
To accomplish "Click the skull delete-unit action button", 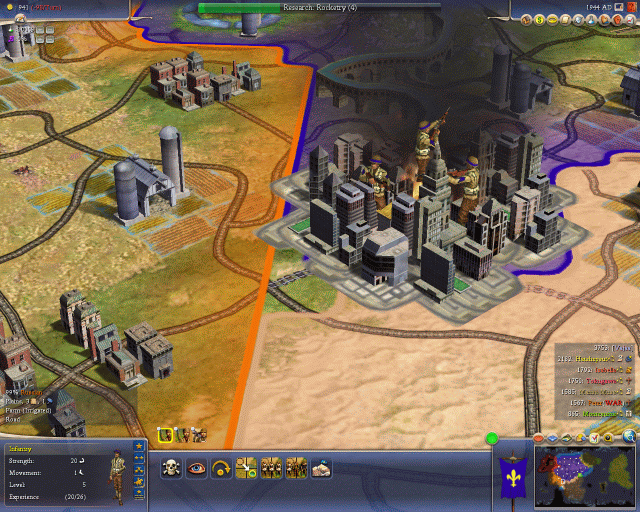I will [171, 467].
